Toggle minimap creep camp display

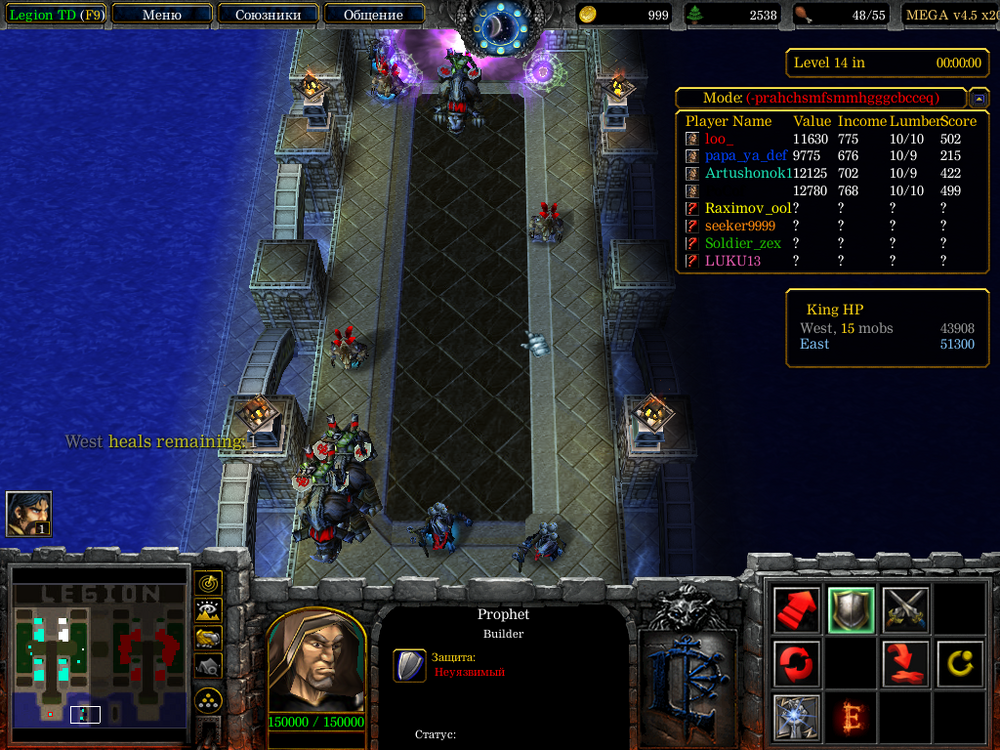[x=209, y=664]
